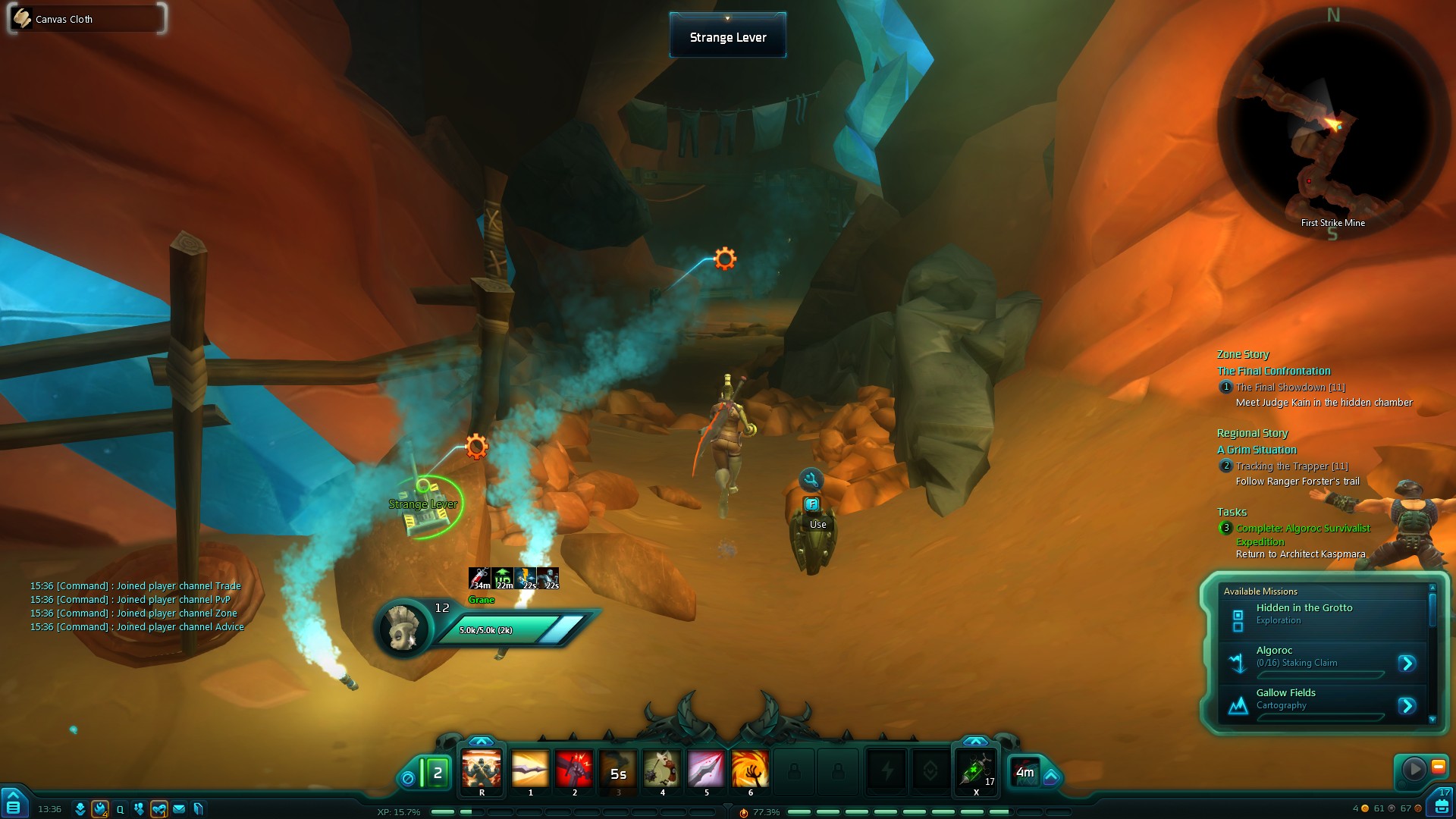Open the mail envelope icon

[179, 809]
